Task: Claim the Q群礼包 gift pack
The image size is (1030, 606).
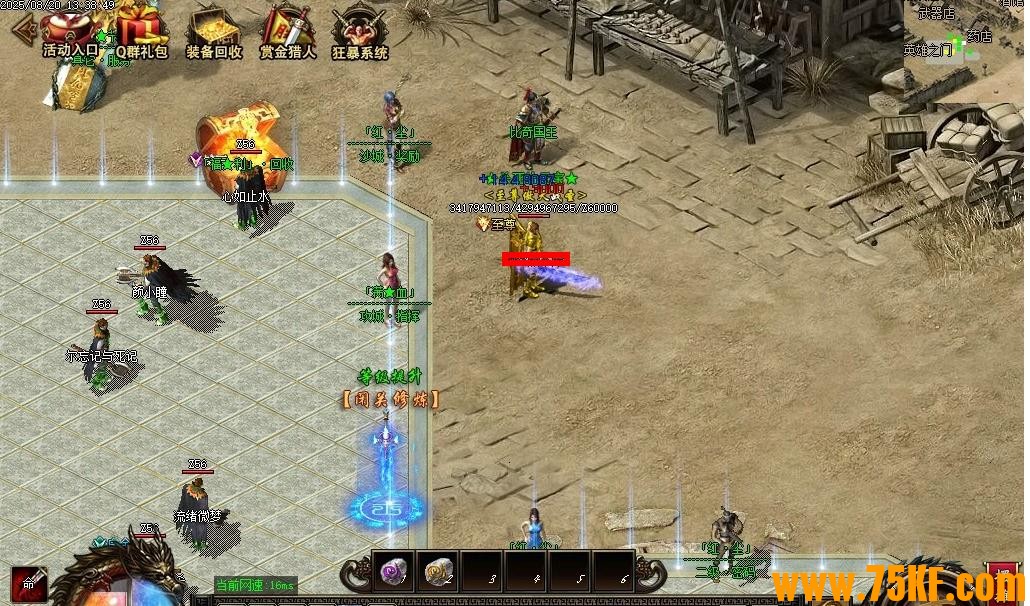Action: (142, 30)
